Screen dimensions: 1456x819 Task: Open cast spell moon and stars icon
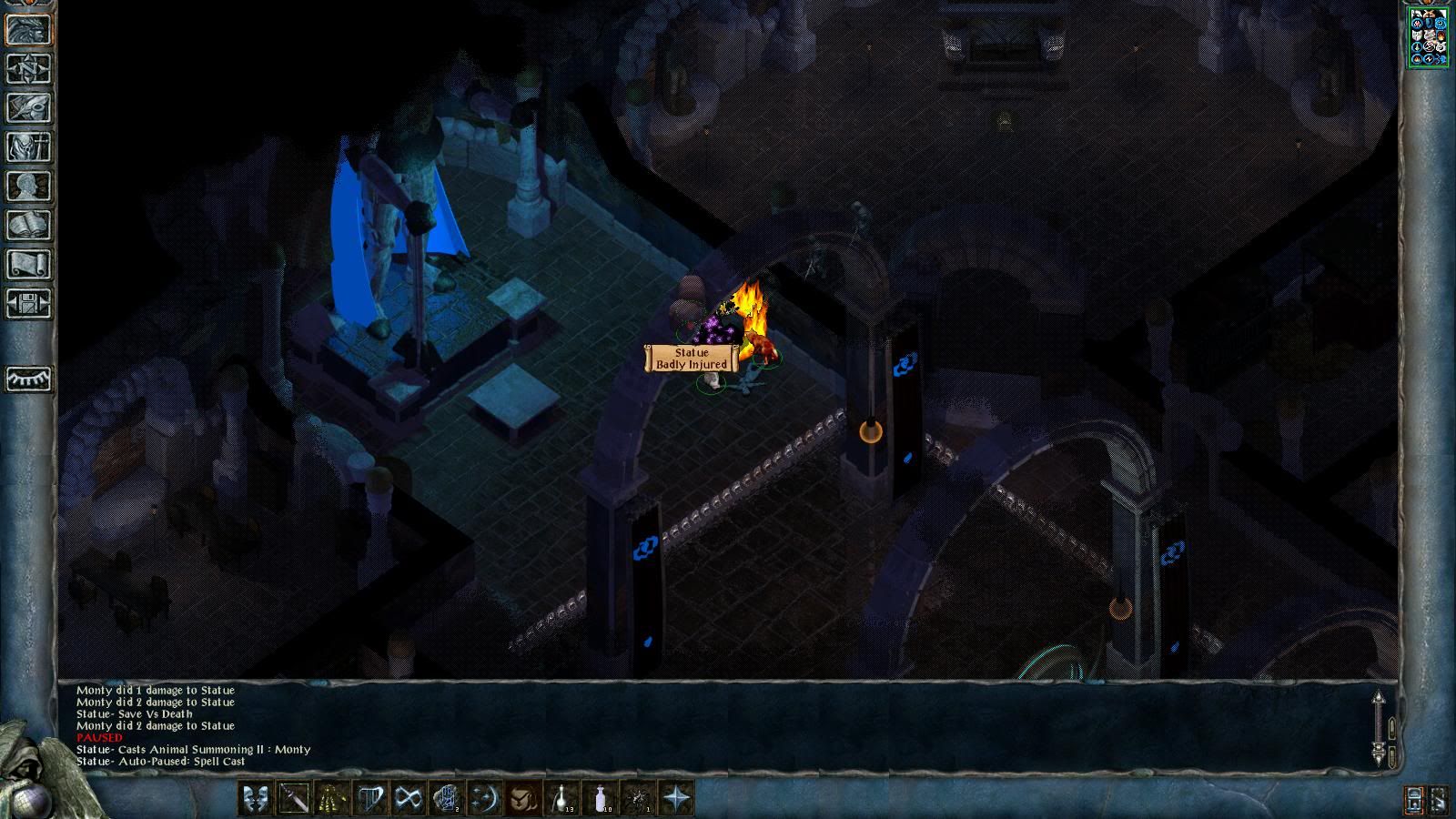[x=484, y=799]
